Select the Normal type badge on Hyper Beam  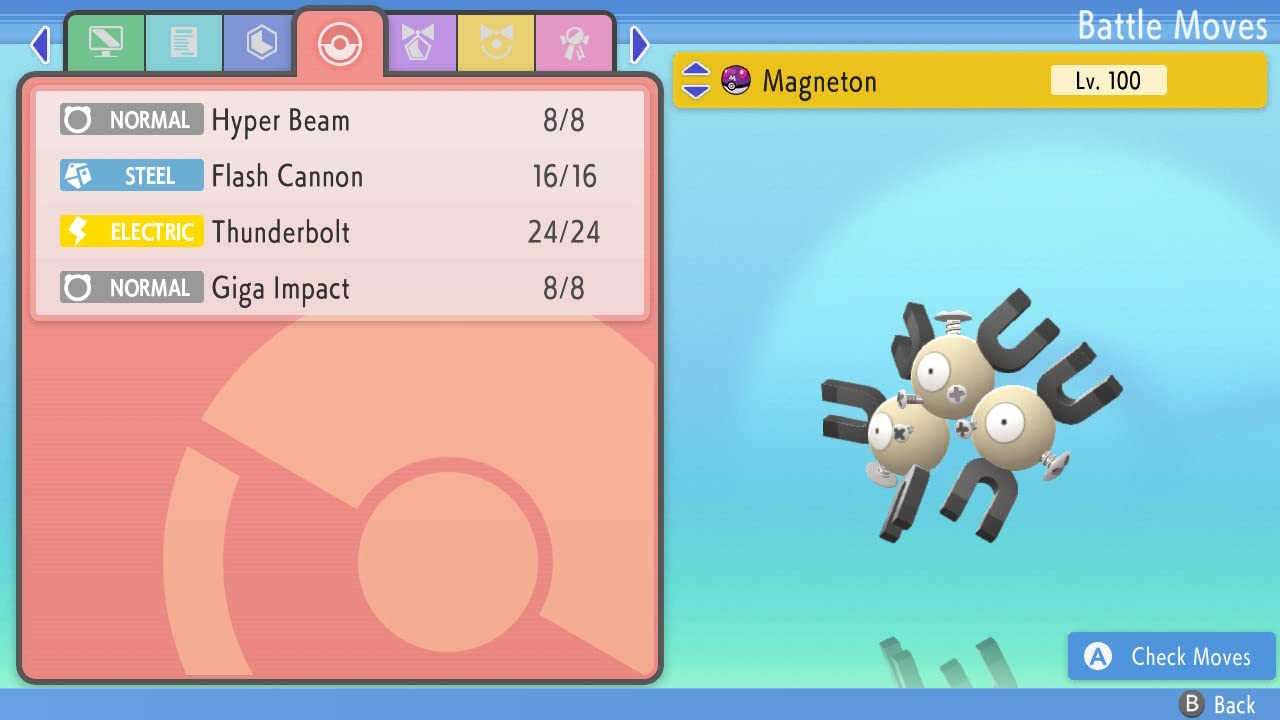coord(131,120)
